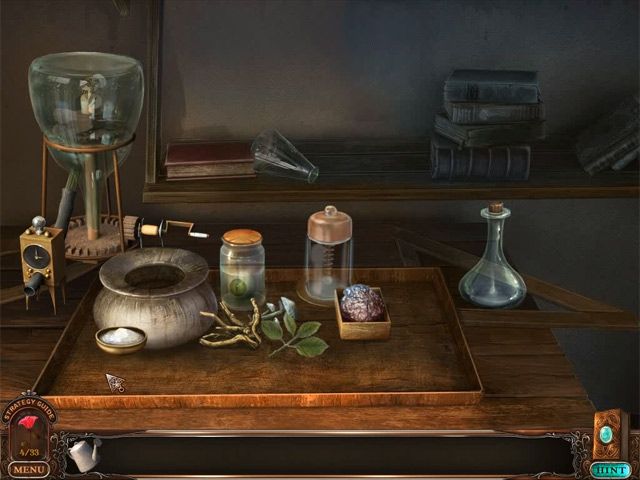Use the Hint button
The image size is (640, 480).
[x=610, y=469]
